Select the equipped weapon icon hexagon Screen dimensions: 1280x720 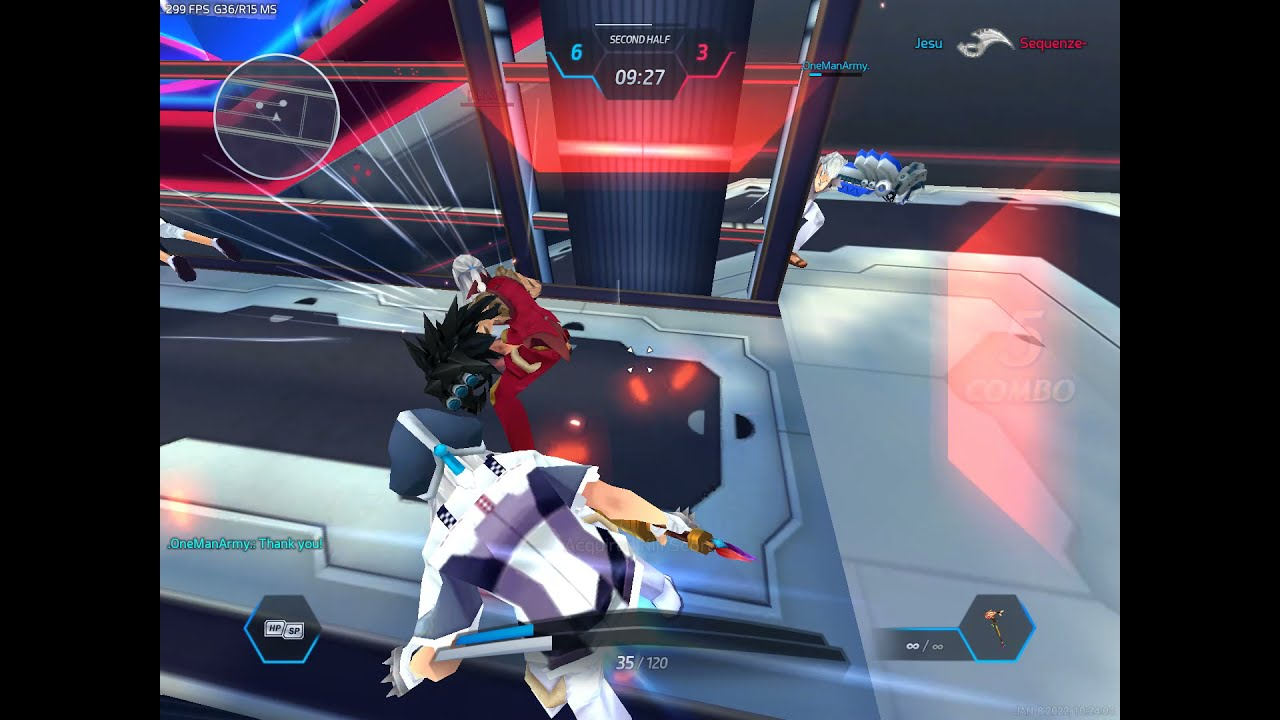tap(996, 628)
